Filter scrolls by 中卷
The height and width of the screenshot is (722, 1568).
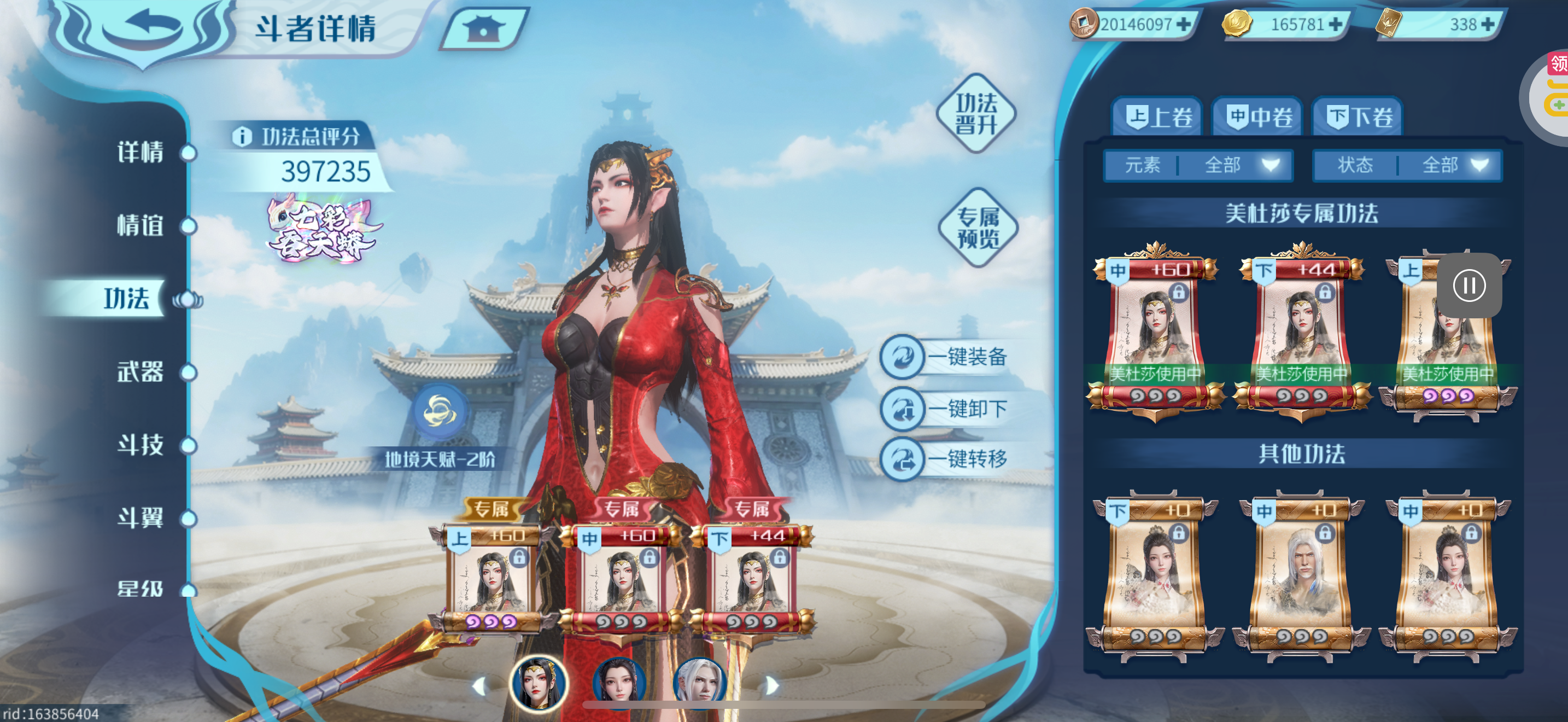coord(1257,117)
